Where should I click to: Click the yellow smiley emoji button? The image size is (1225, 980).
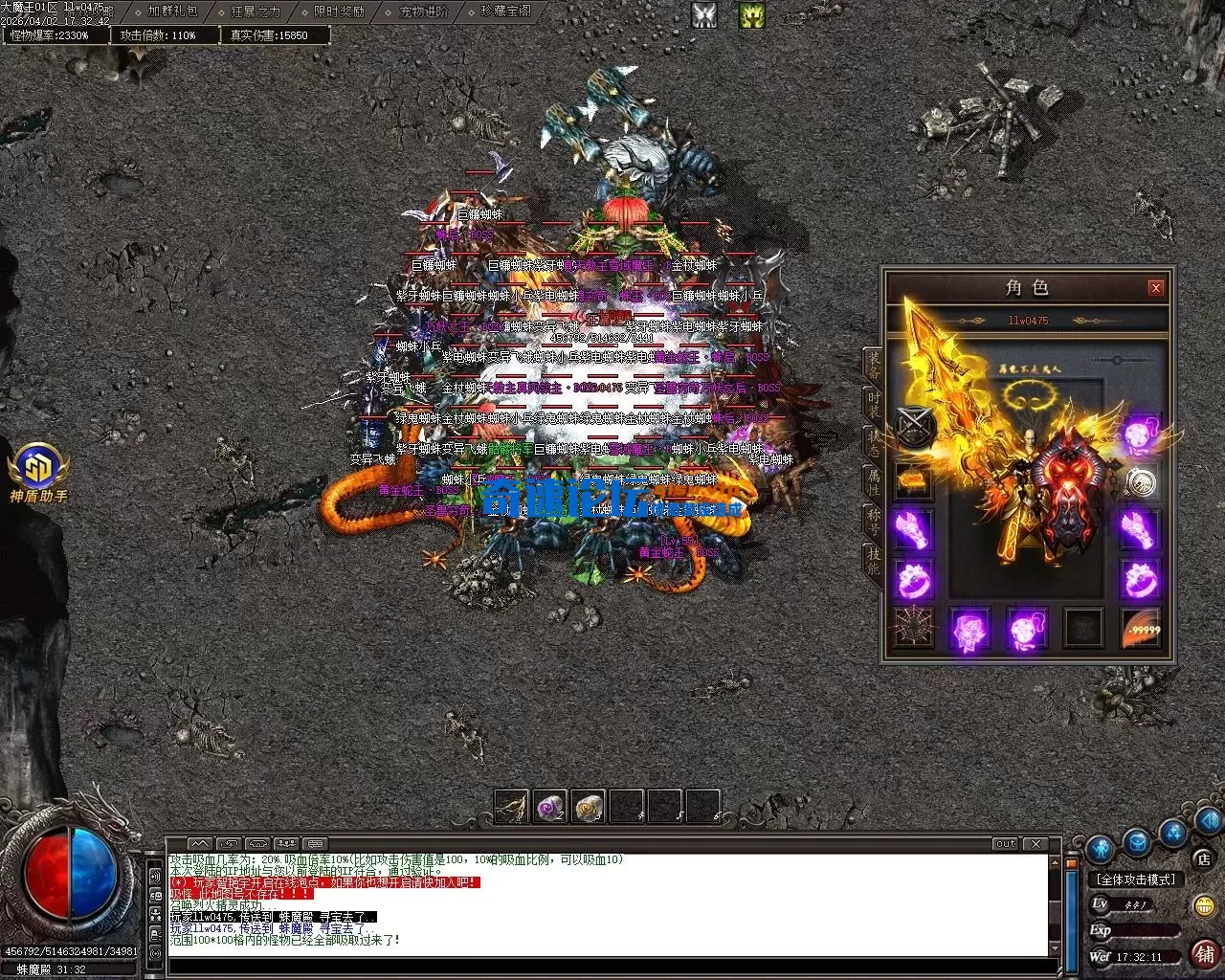[x=1204, y=905]
